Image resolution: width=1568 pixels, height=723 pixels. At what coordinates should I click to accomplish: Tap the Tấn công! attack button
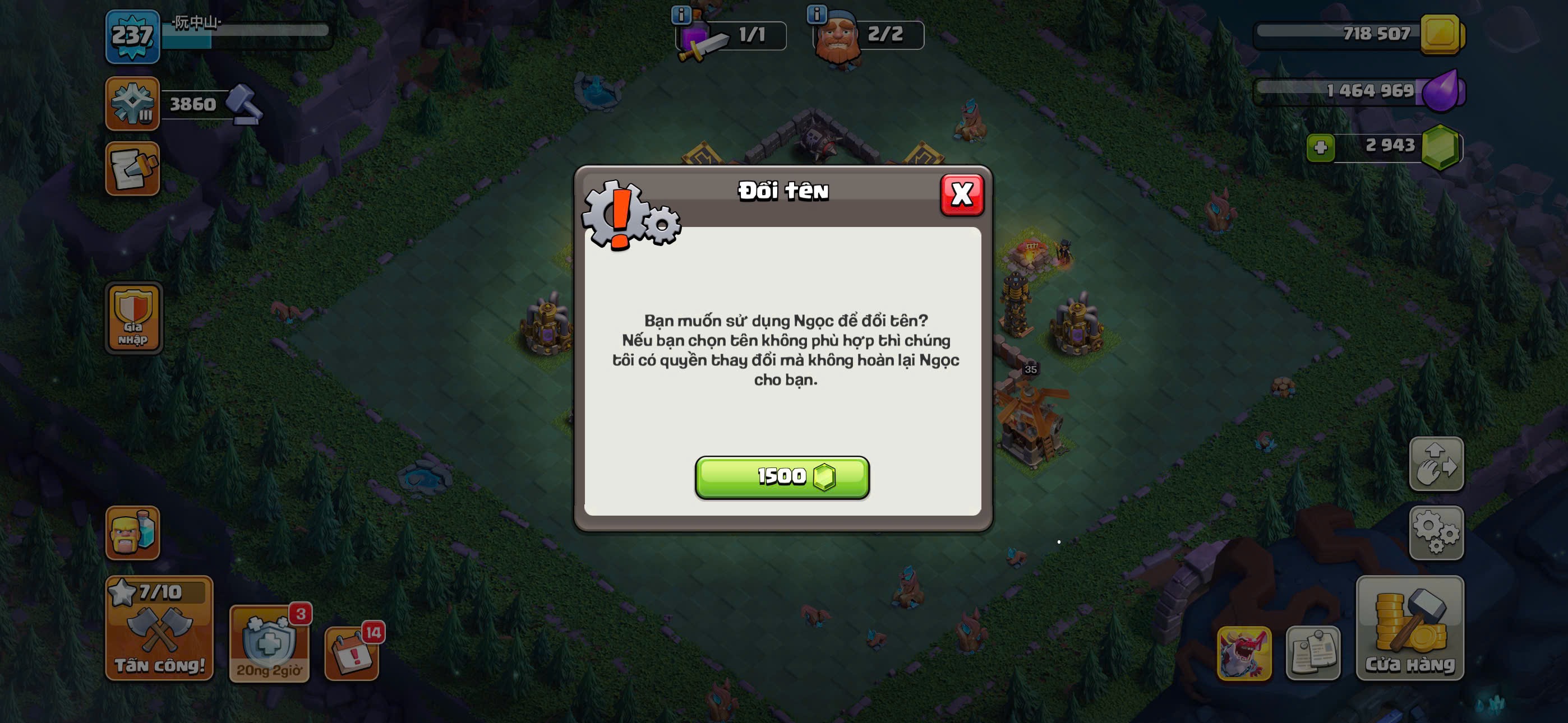click(159, 628)
